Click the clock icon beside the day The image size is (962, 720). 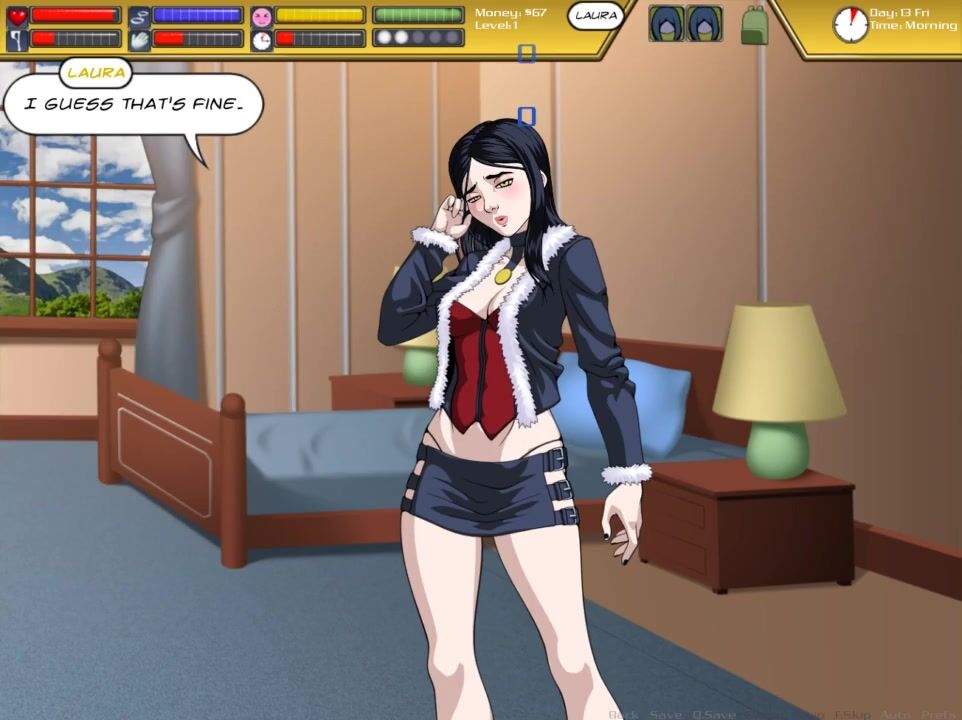(x=850, y=24)
